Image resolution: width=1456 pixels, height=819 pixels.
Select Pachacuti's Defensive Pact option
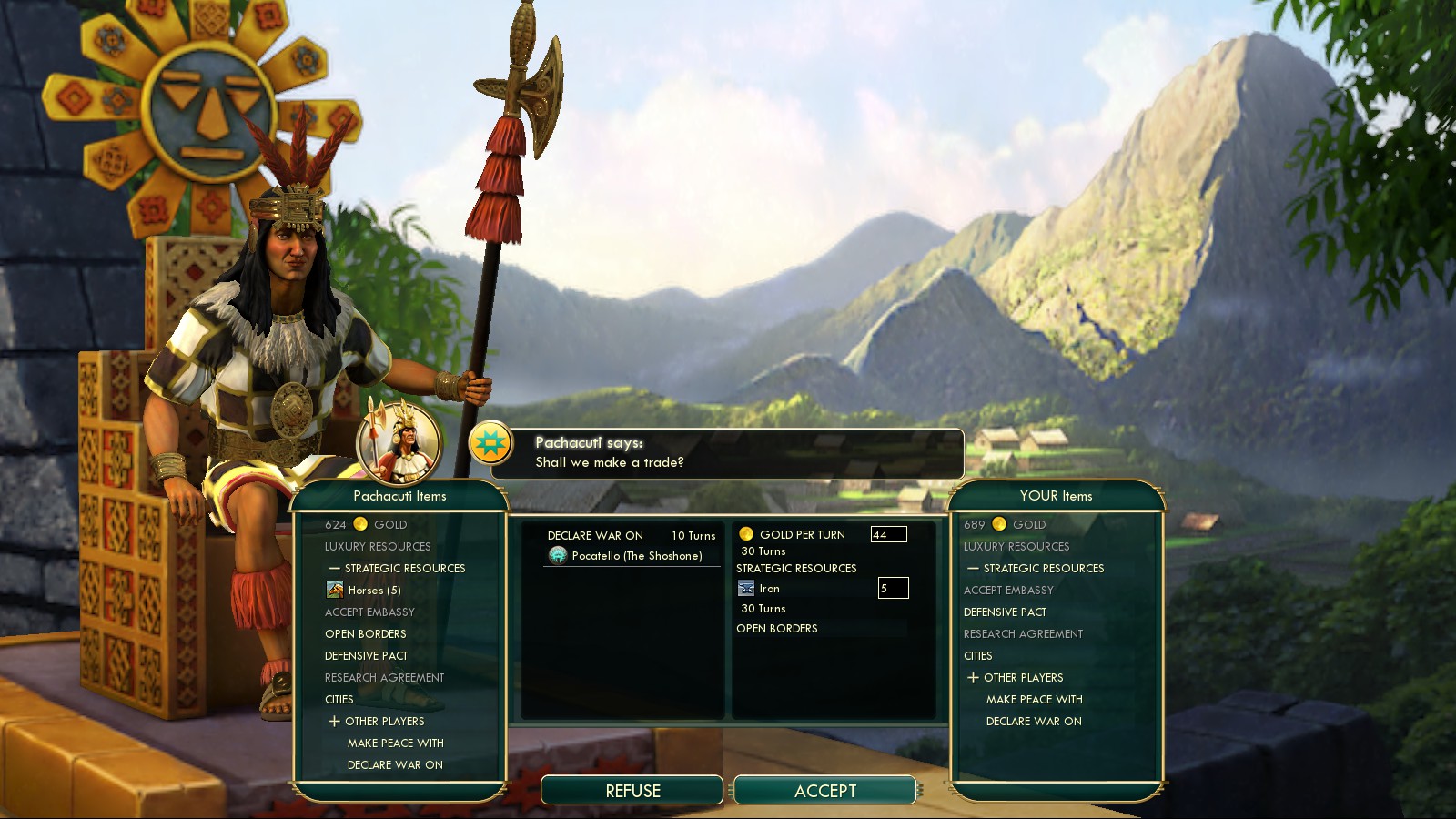[366, 656]
